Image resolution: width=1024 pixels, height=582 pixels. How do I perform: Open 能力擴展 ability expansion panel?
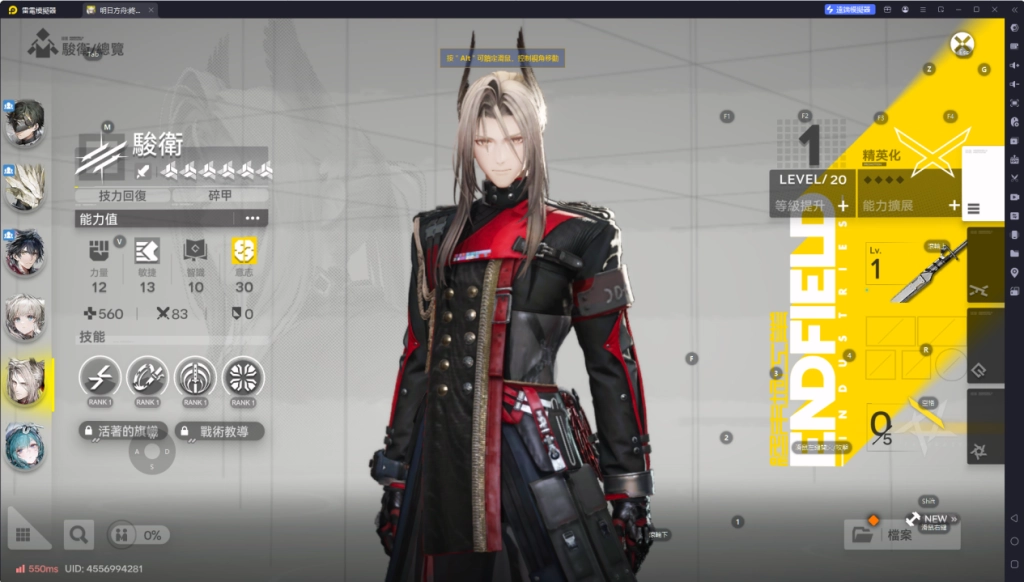[908, 206]
